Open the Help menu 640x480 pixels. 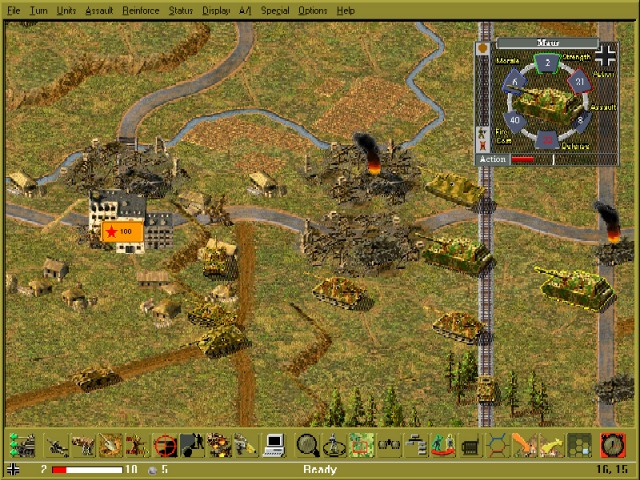[x=345, y=10]
